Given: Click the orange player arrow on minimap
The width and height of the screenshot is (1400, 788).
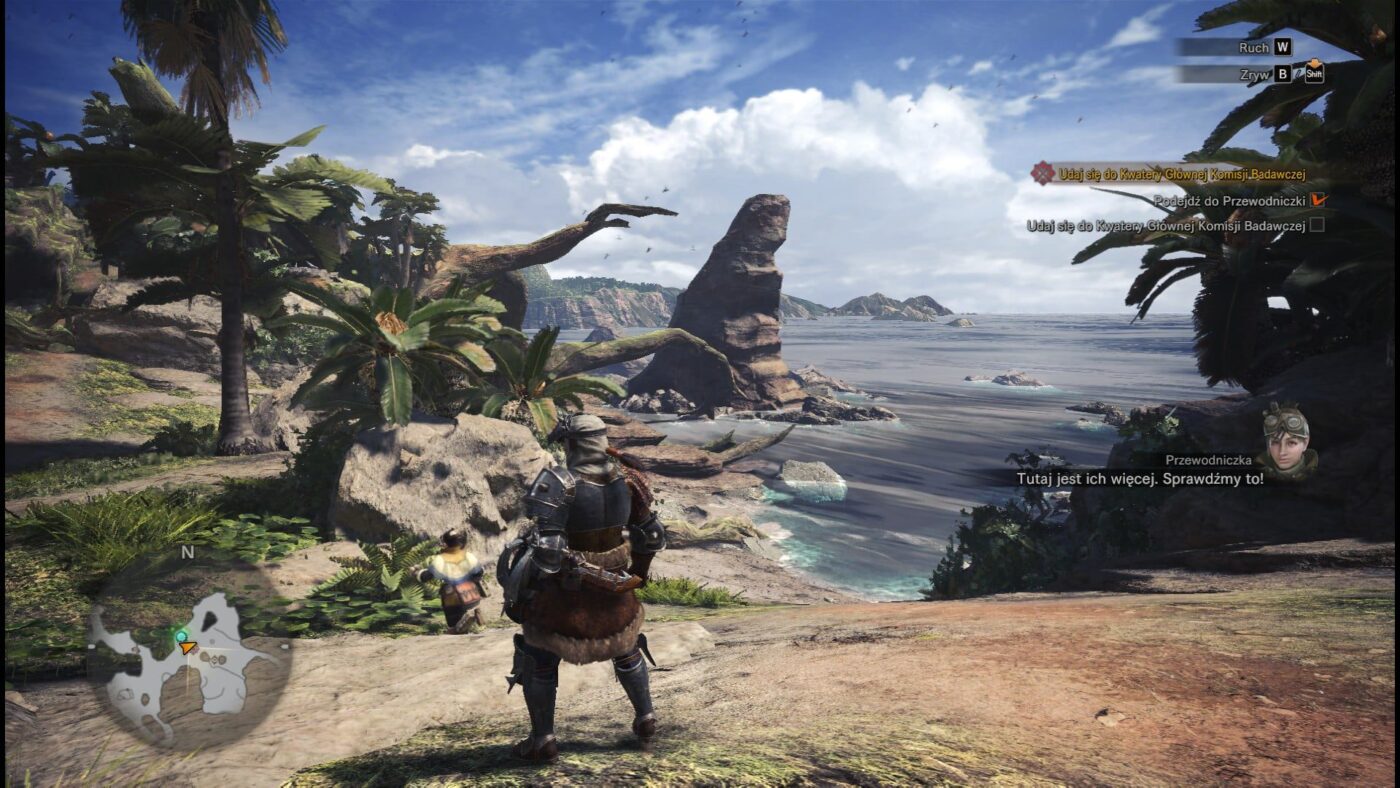Looking at the screenshot, I should [188, 647].
